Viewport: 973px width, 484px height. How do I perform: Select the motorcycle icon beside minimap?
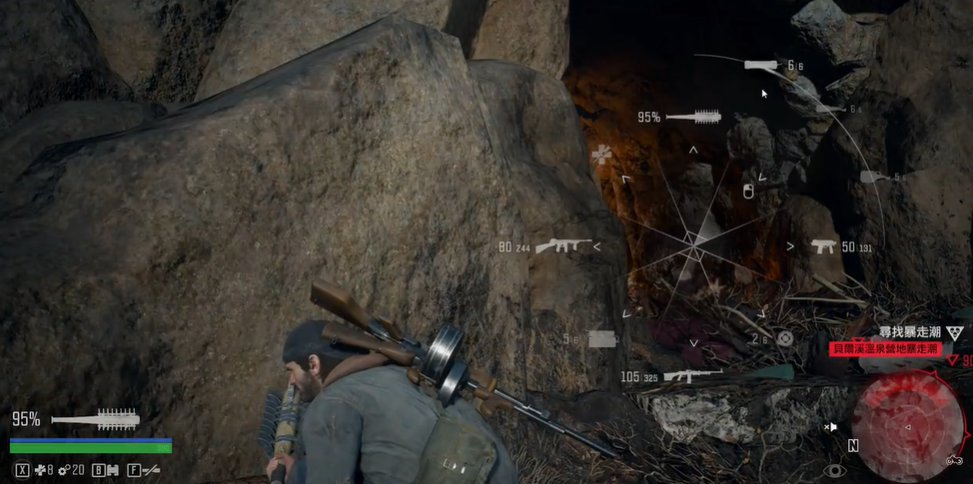(955, 460)
